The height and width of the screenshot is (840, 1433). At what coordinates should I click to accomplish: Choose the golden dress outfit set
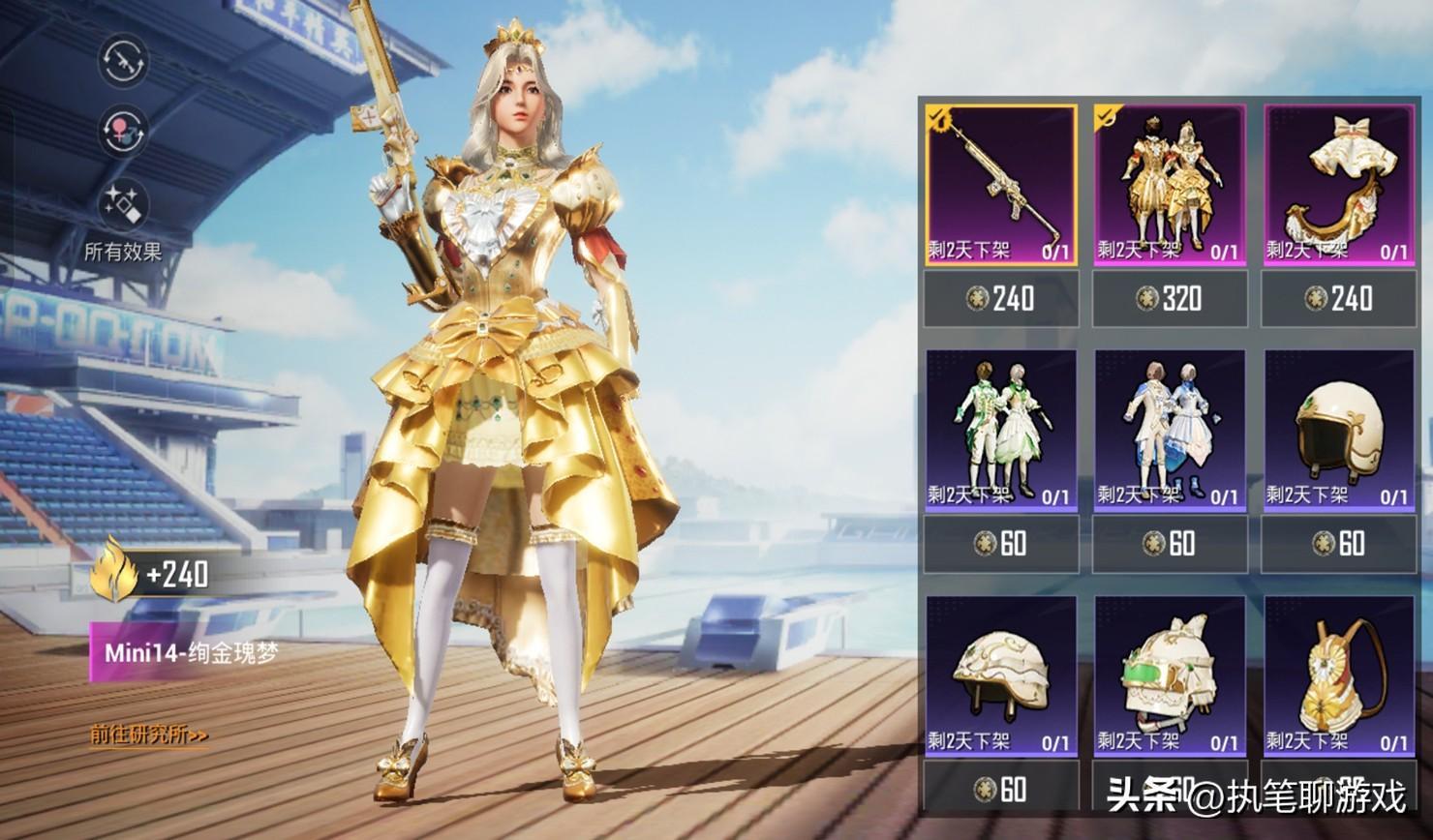(x=1170, y=184)
